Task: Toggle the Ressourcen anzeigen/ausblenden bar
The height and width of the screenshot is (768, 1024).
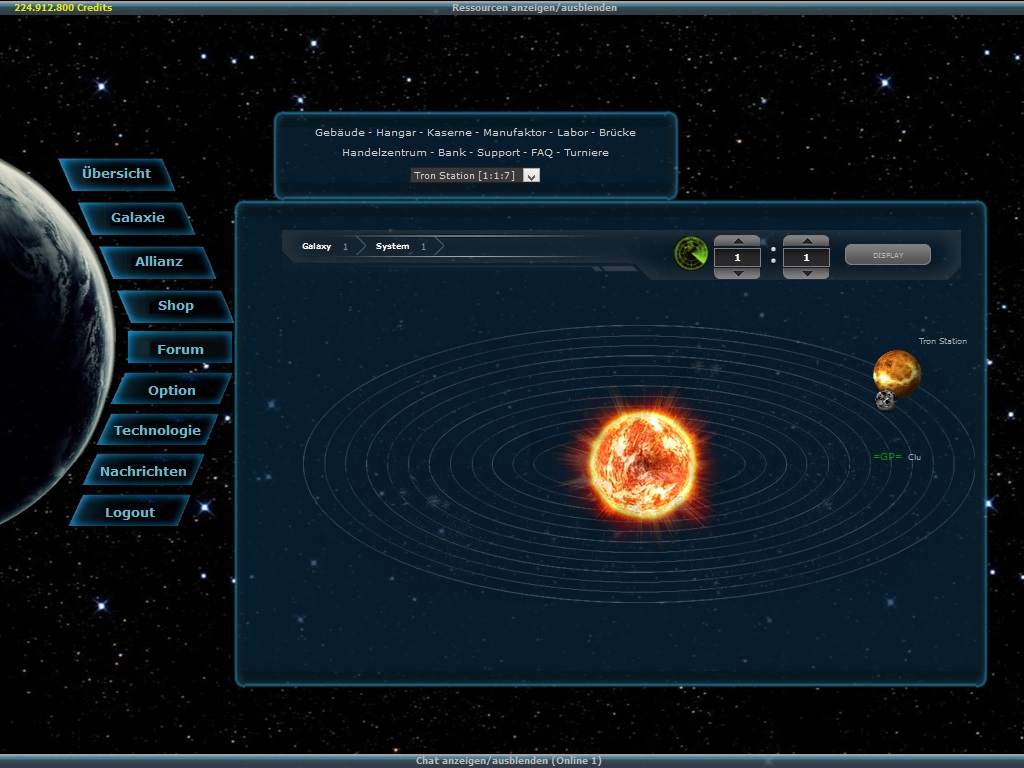Action: coord(534,7)
